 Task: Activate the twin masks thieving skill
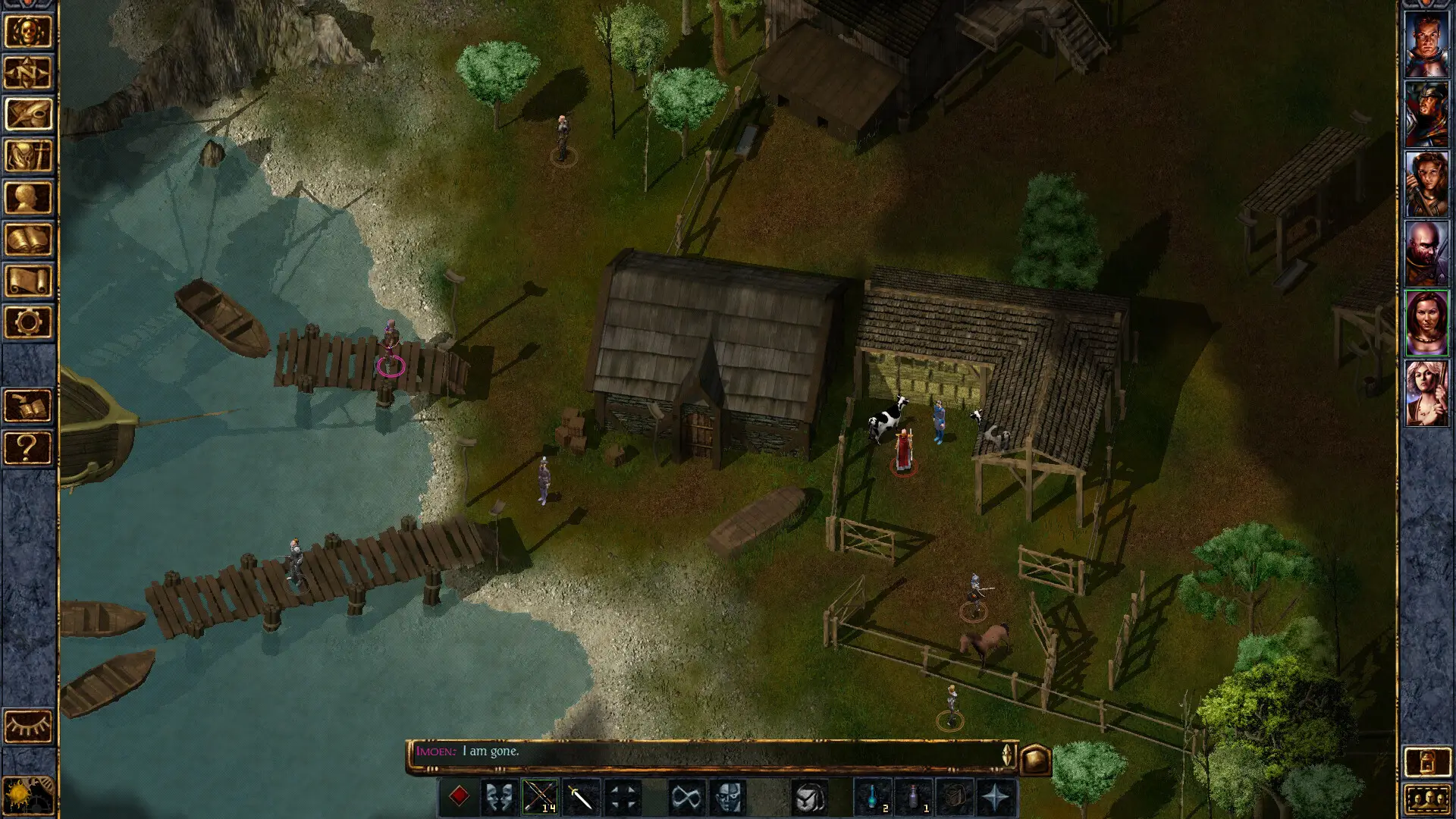[499, 797]
